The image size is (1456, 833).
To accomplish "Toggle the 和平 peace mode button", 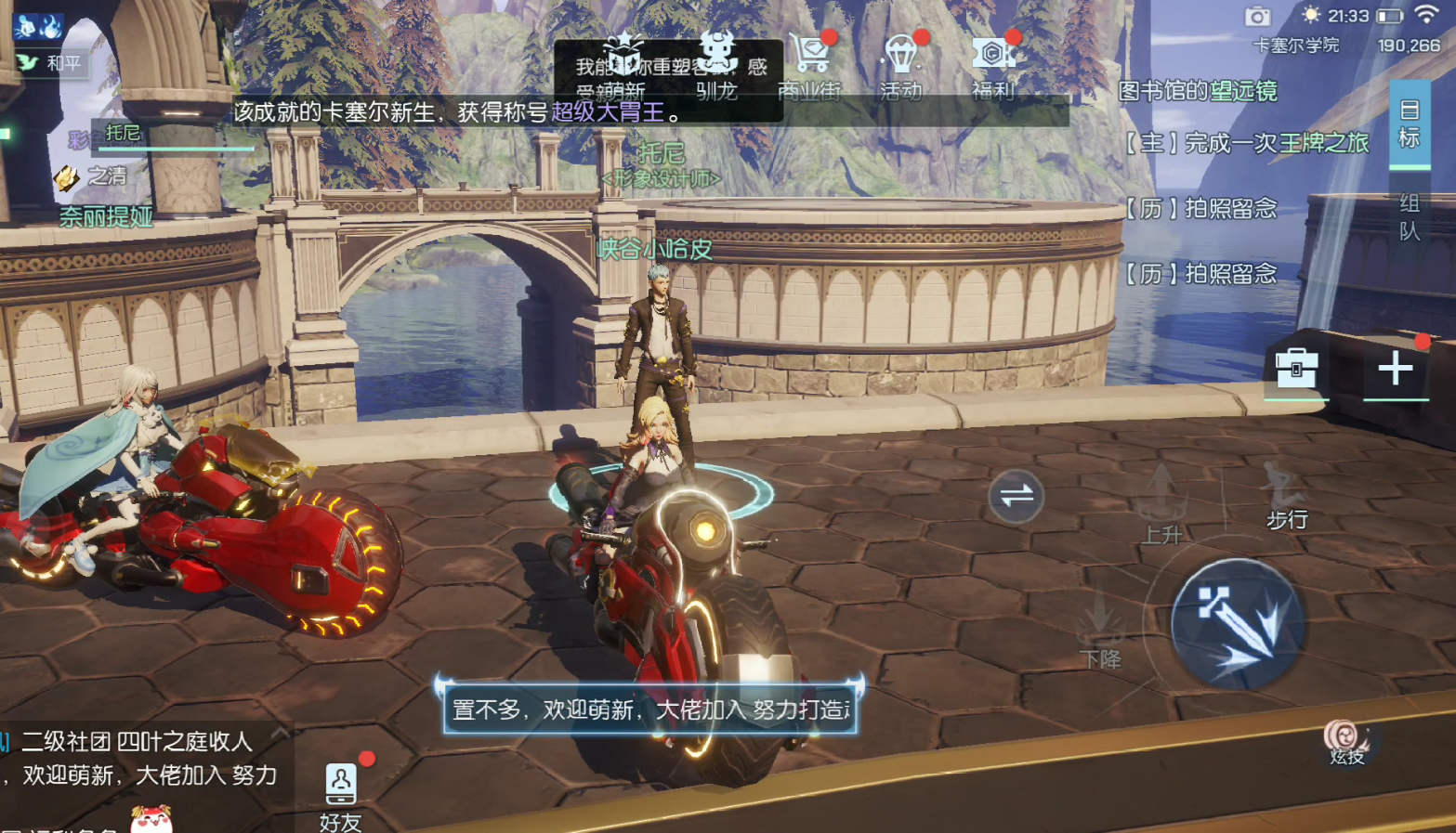I will tap(53, 63).
